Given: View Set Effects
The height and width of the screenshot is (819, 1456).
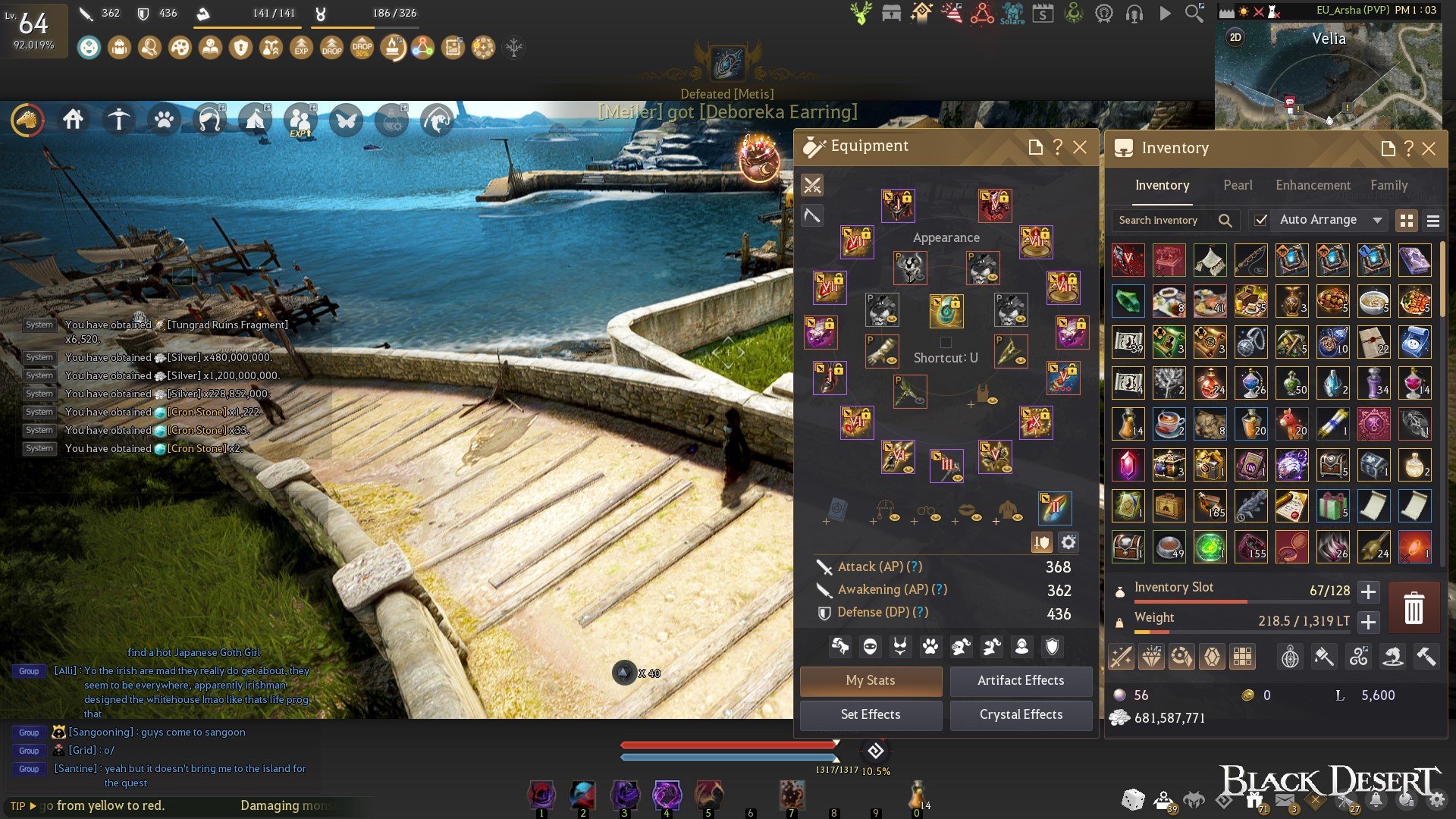Looking at the screenshot, I should [871, 714].
